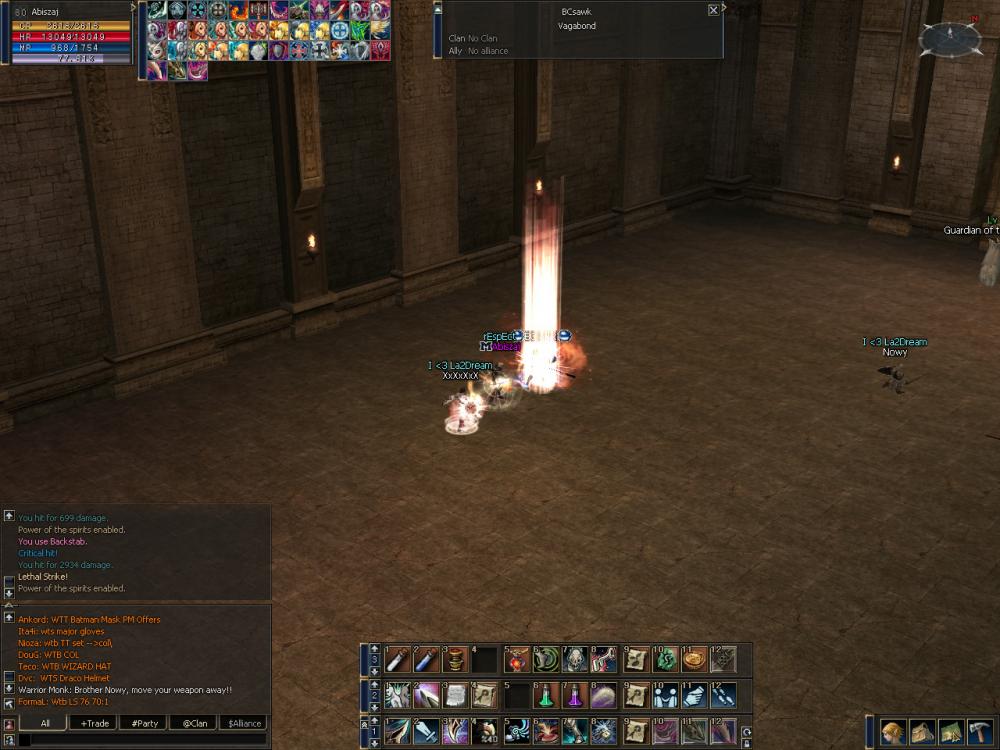The image size is (1000, 750).
Task: Close the BCsawk target window
Action: 713,10
